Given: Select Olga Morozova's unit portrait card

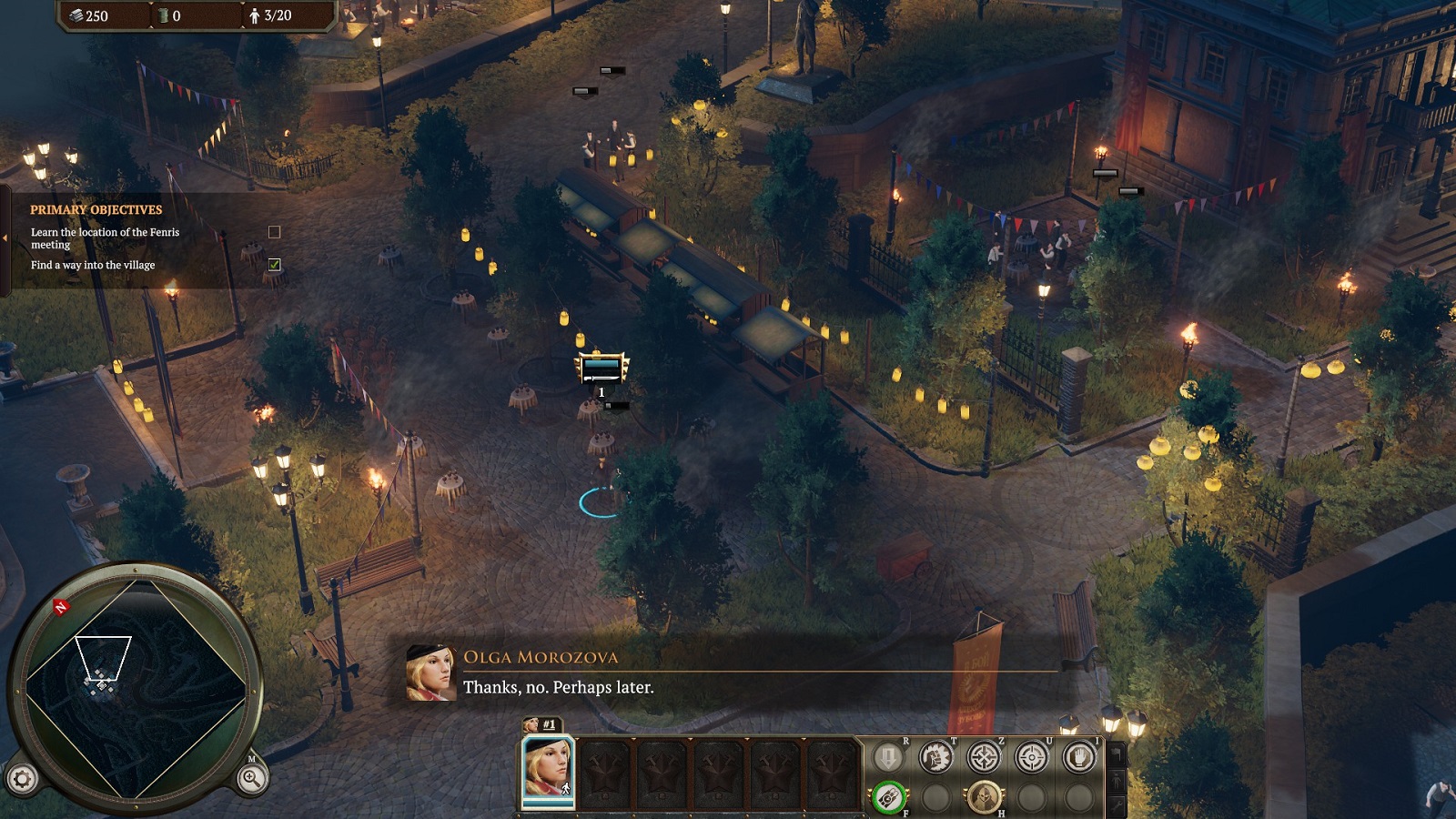Looking at the screenshot, I should coord(548,770).
